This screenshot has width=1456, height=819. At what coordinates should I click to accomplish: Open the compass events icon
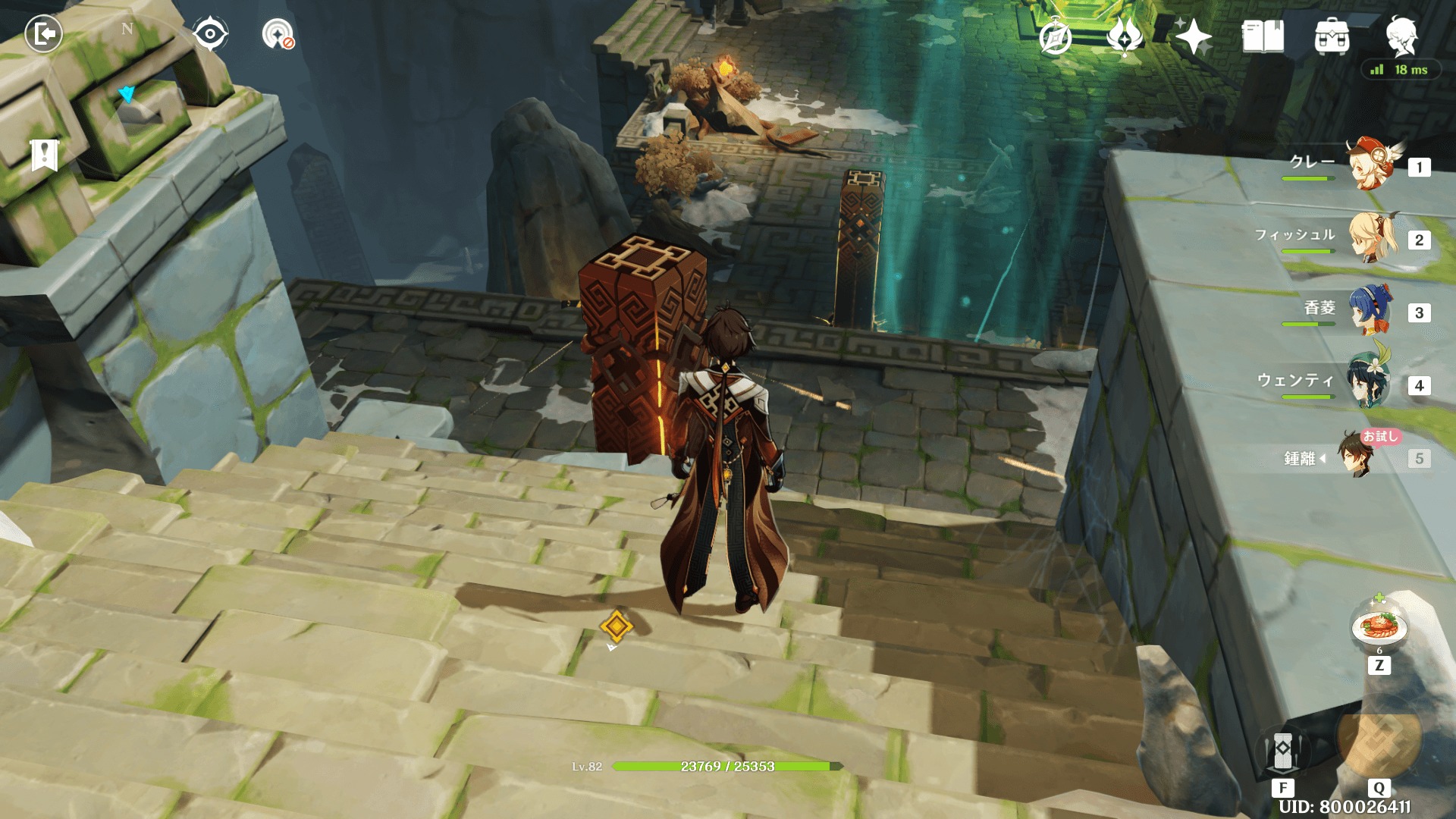[1055, 36]
